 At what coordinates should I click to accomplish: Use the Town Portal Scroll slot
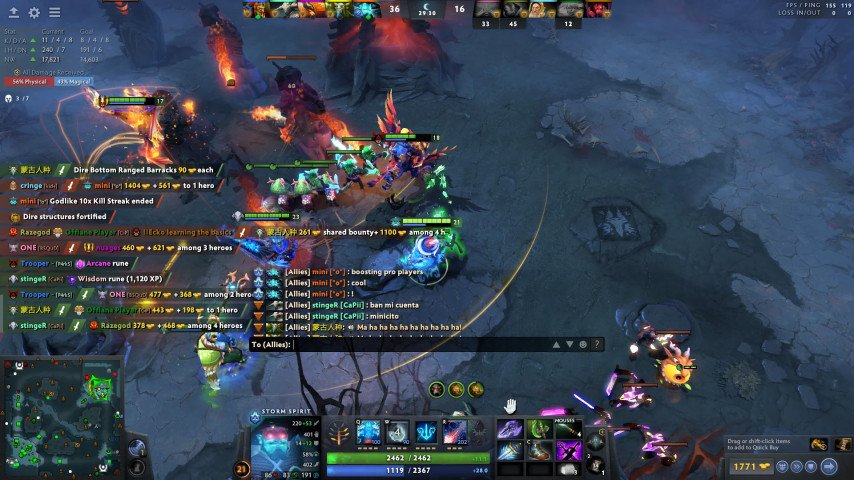click(596, 441)
